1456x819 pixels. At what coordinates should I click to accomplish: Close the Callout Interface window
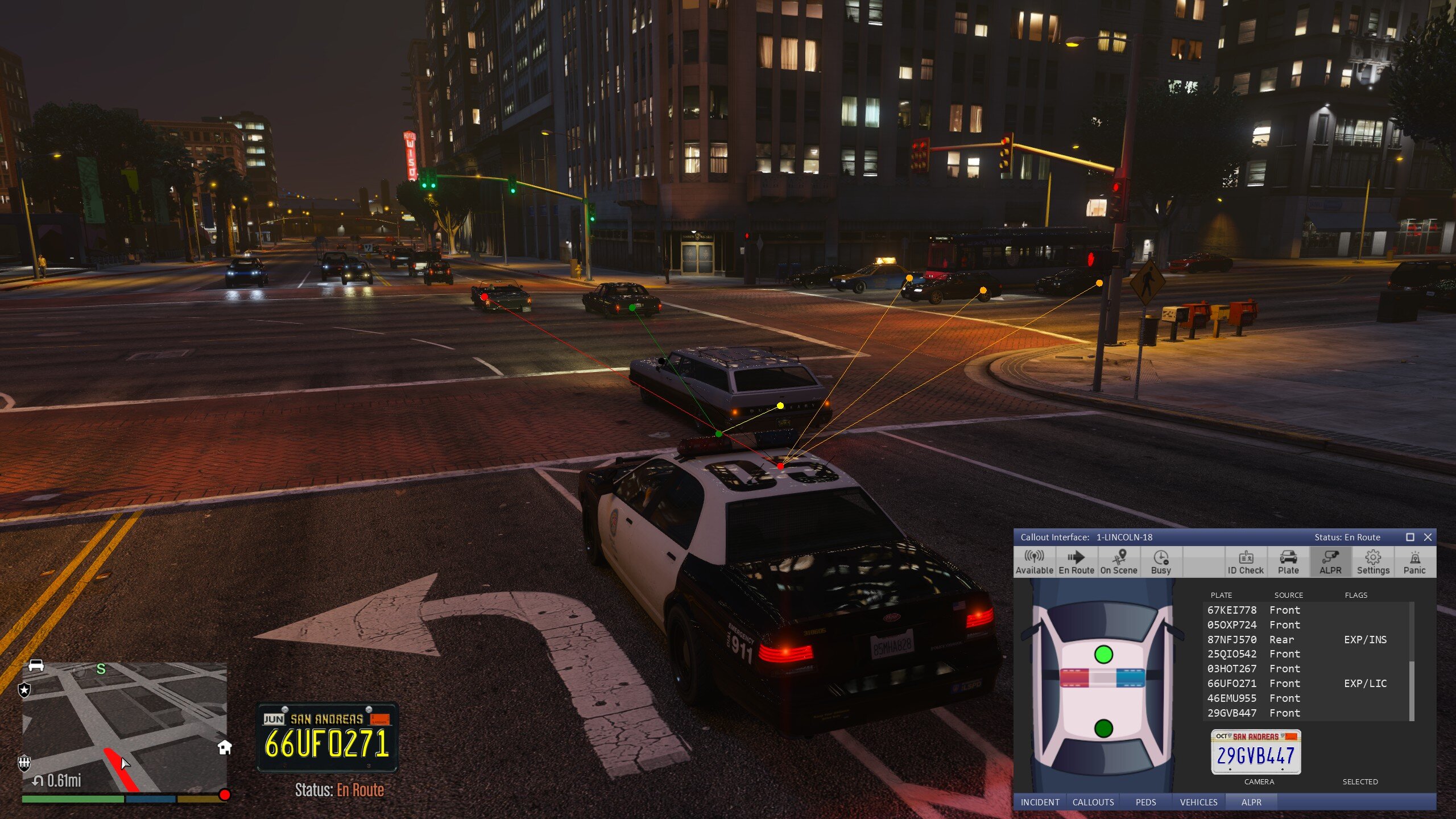(1428, 537)
